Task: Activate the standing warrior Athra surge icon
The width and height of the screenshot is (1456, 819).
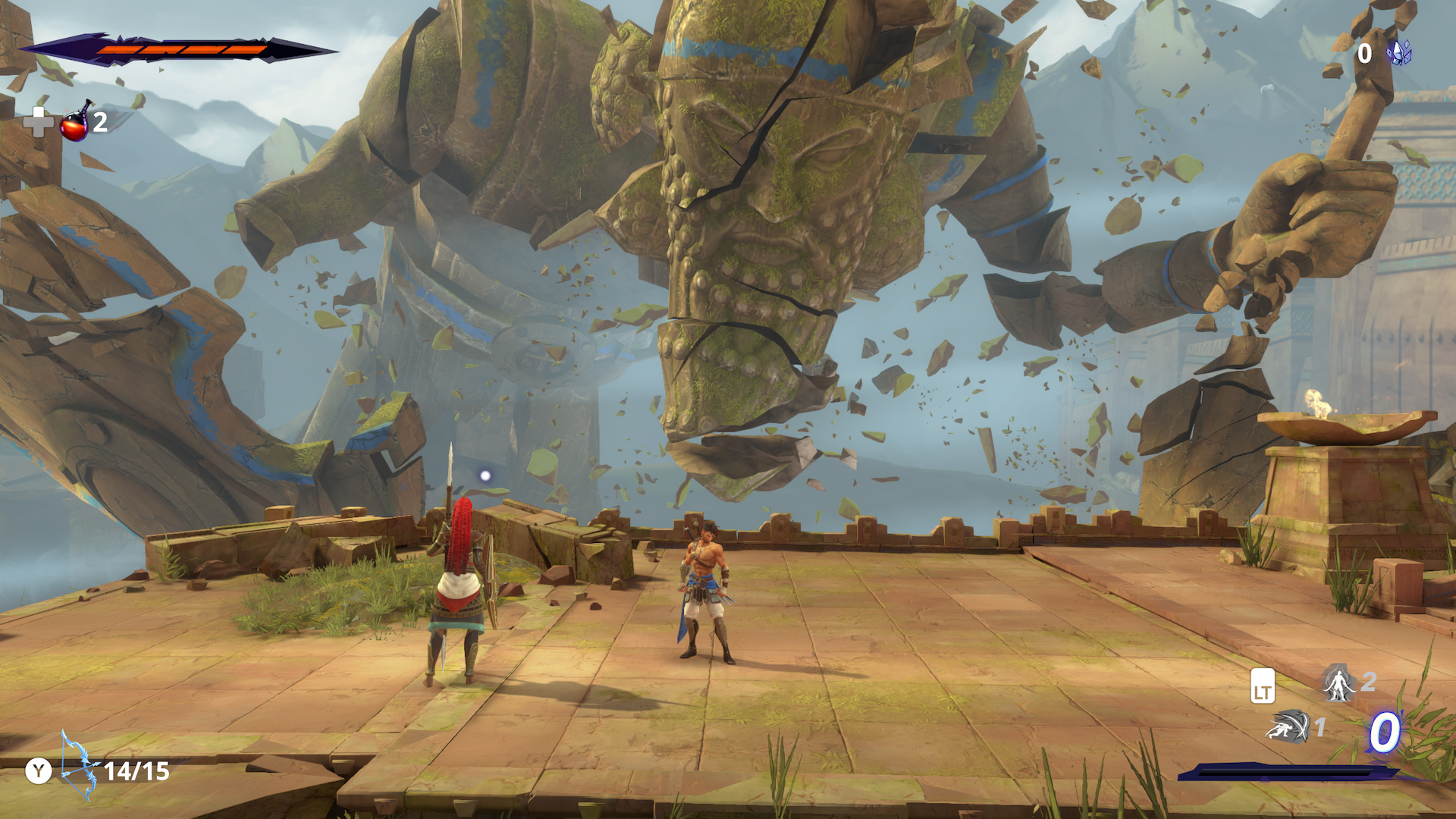Action: pos(1338,683)
